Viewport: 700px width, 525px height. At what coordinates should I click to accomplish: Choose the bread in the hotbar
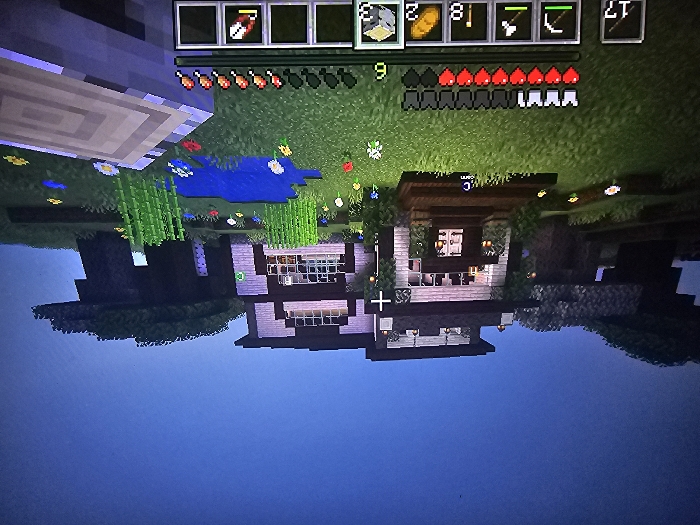click(424, 23)
